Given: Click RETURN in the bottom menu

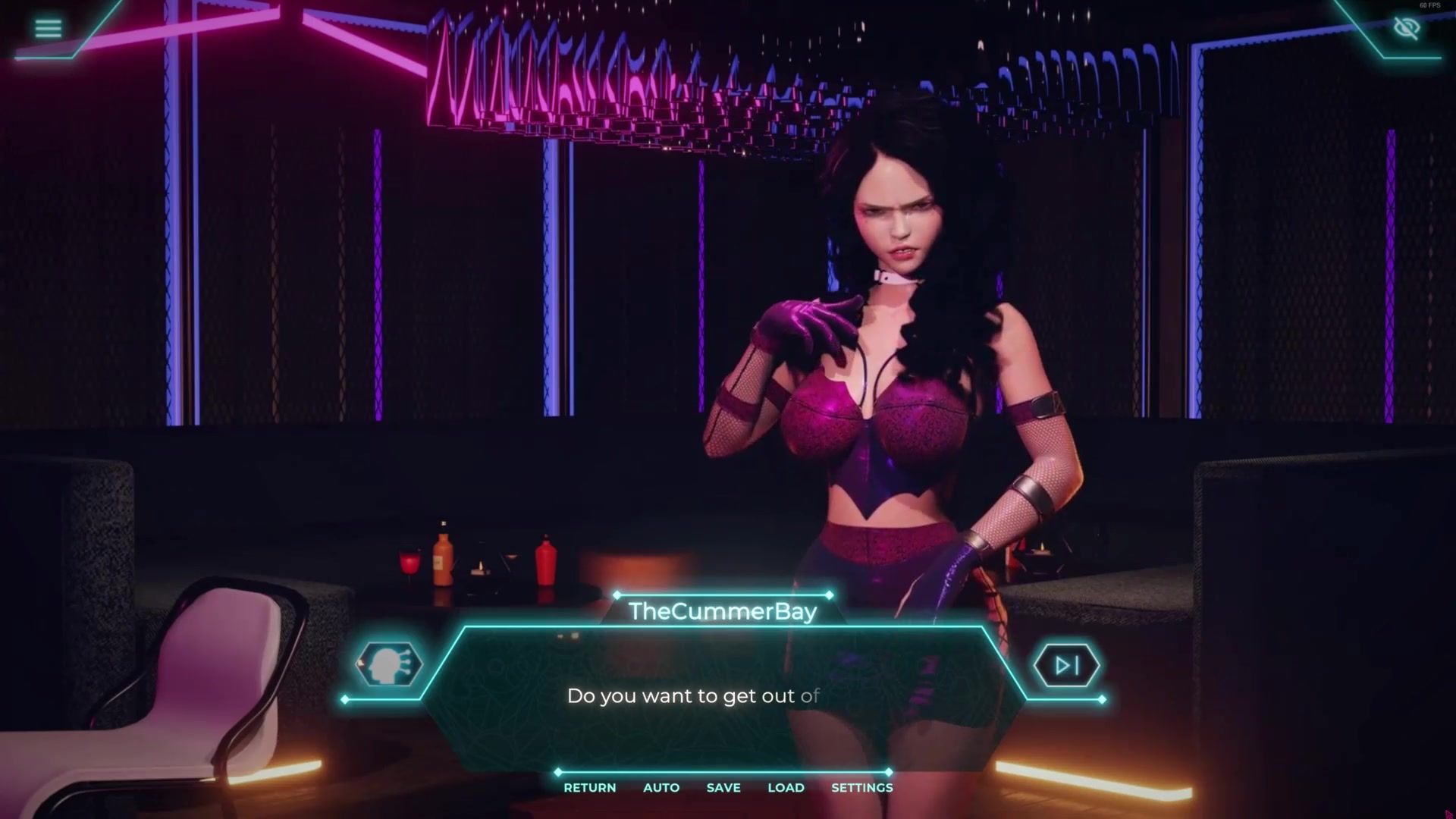Looking at the screenshot, I should 589,787.
